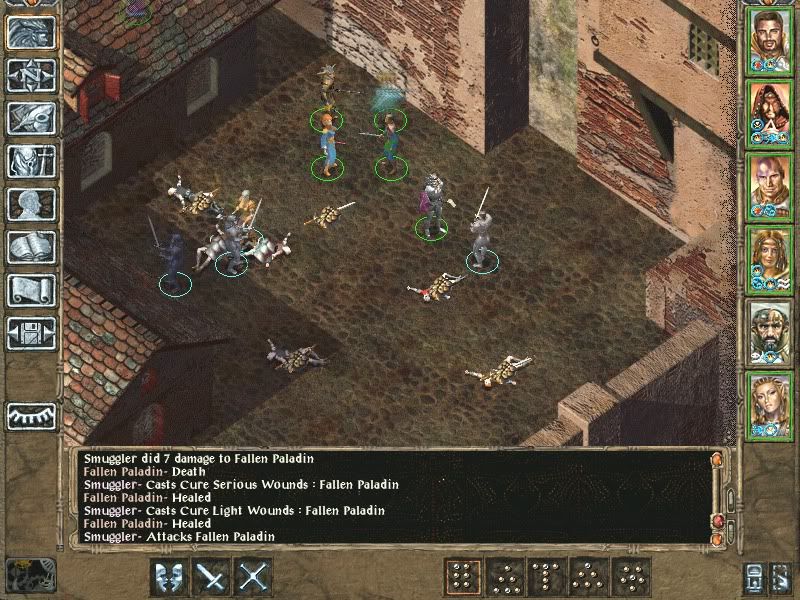Activate the guard shield action button
Viewport: 800px width, 600px height.
click(x=169, y=577)
